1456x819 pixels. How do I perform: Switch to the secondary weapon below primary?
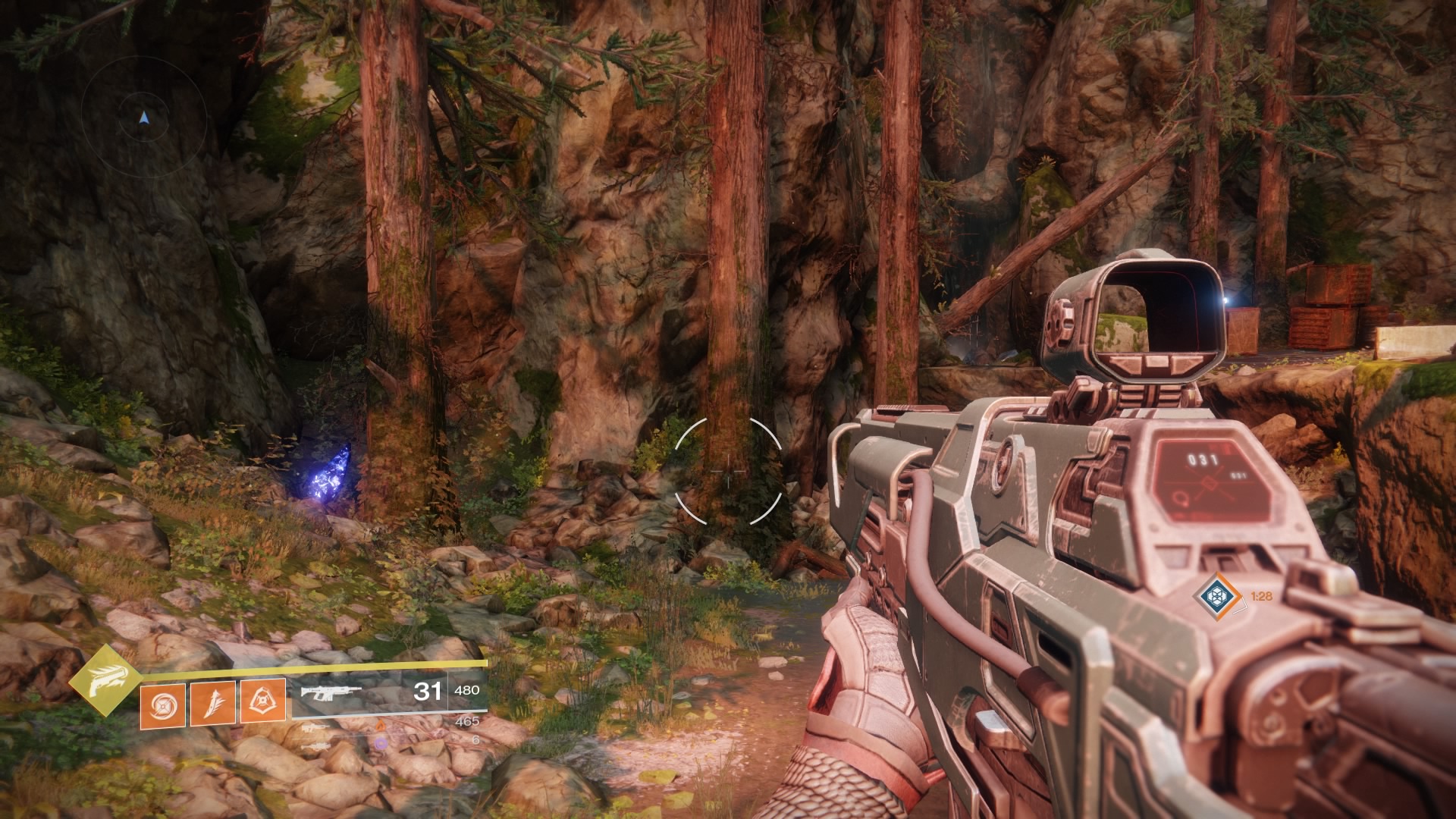point(316,726)
